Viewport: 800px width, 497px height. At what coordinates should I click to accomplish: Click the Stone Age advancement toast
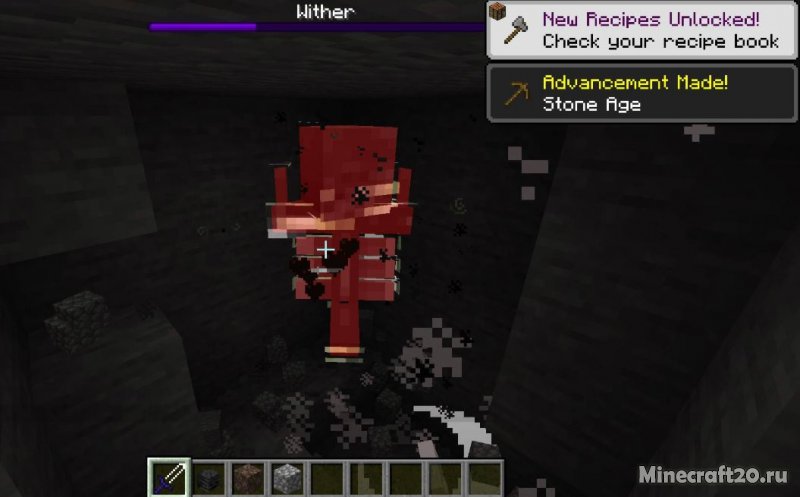642,93
